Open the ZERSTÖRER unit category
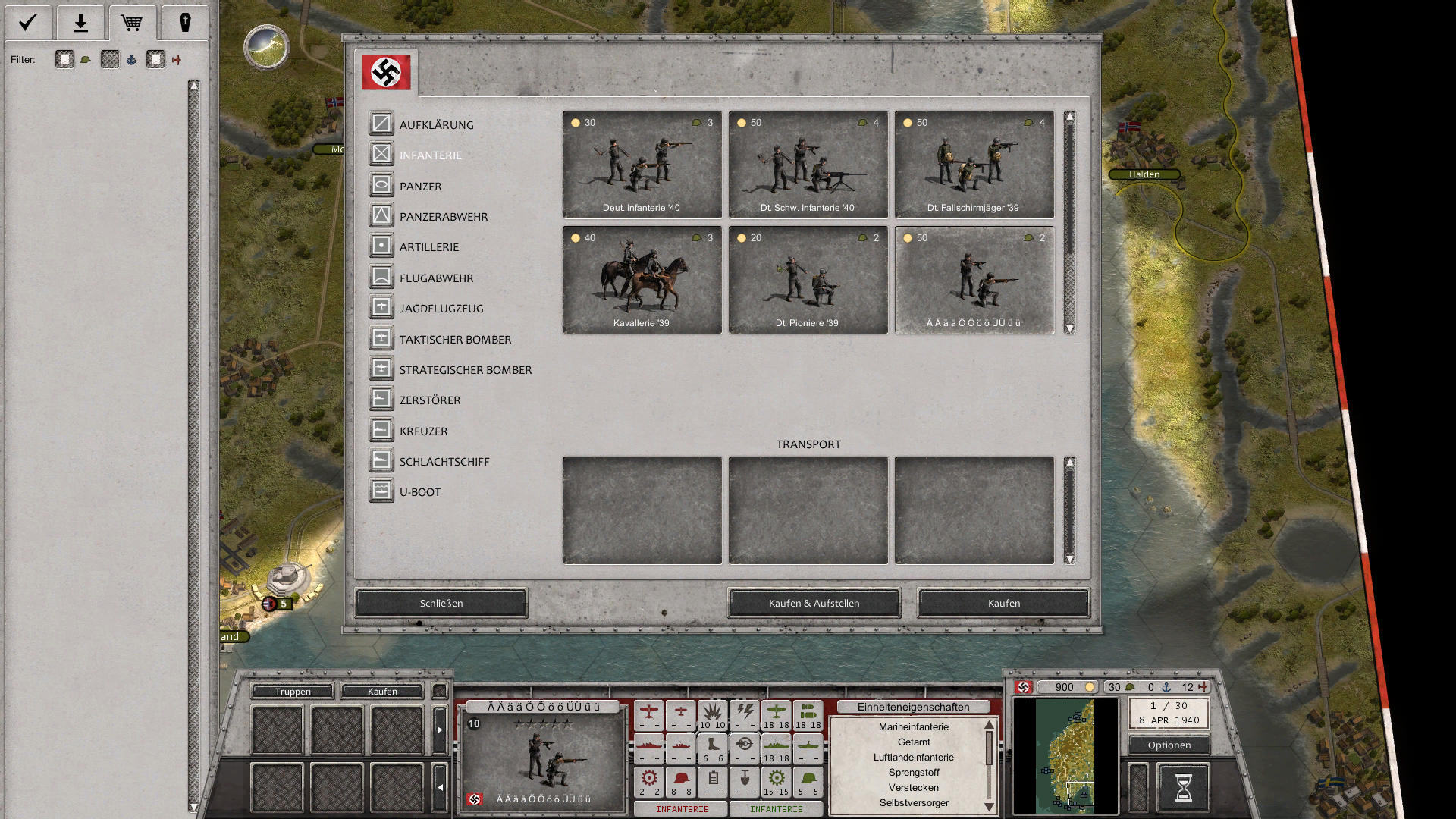 (381, 400)
